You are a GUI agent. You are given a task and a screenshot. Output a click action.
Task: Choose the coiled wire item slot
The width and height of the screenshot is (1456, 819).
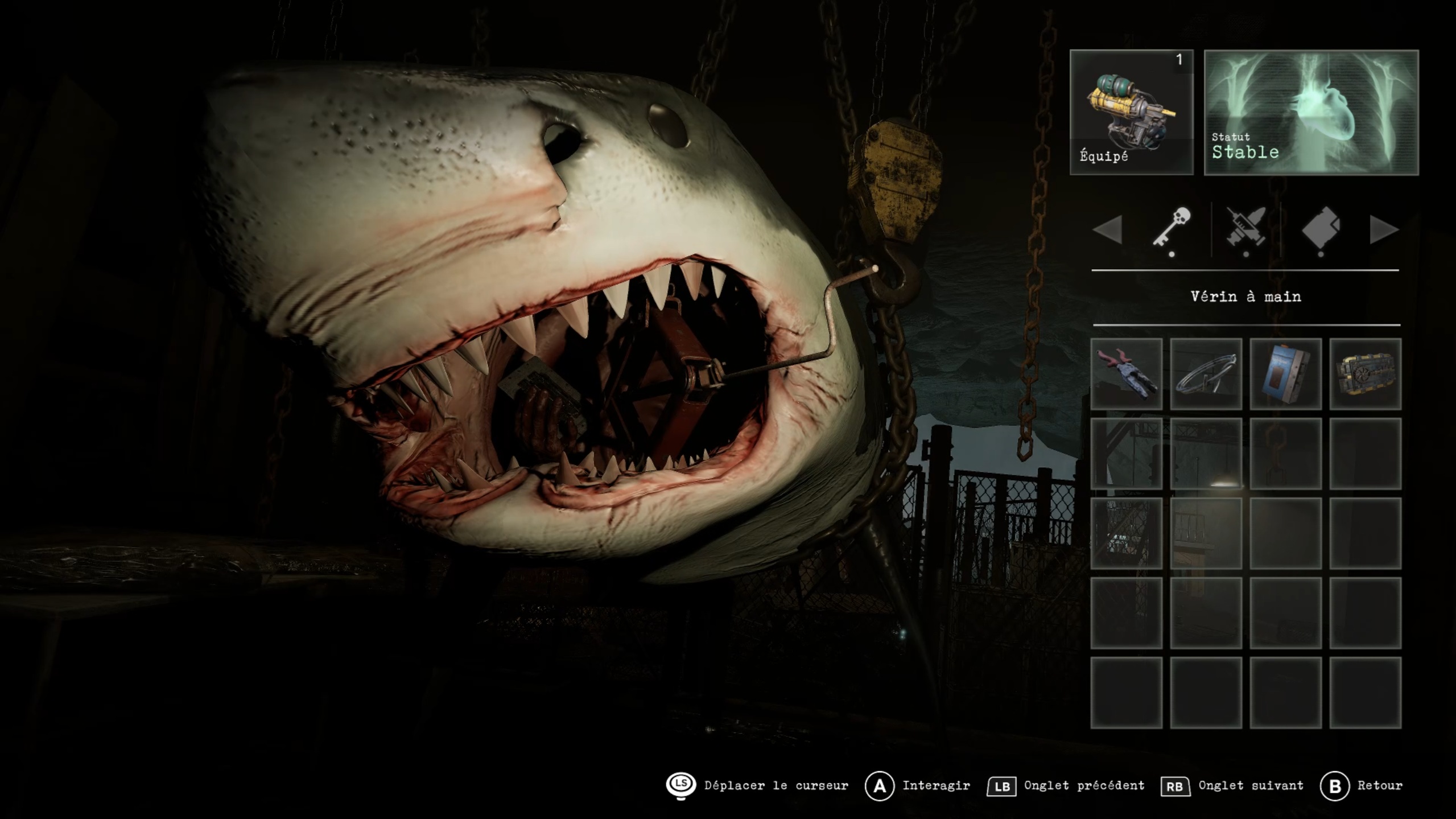[1206, 374]
